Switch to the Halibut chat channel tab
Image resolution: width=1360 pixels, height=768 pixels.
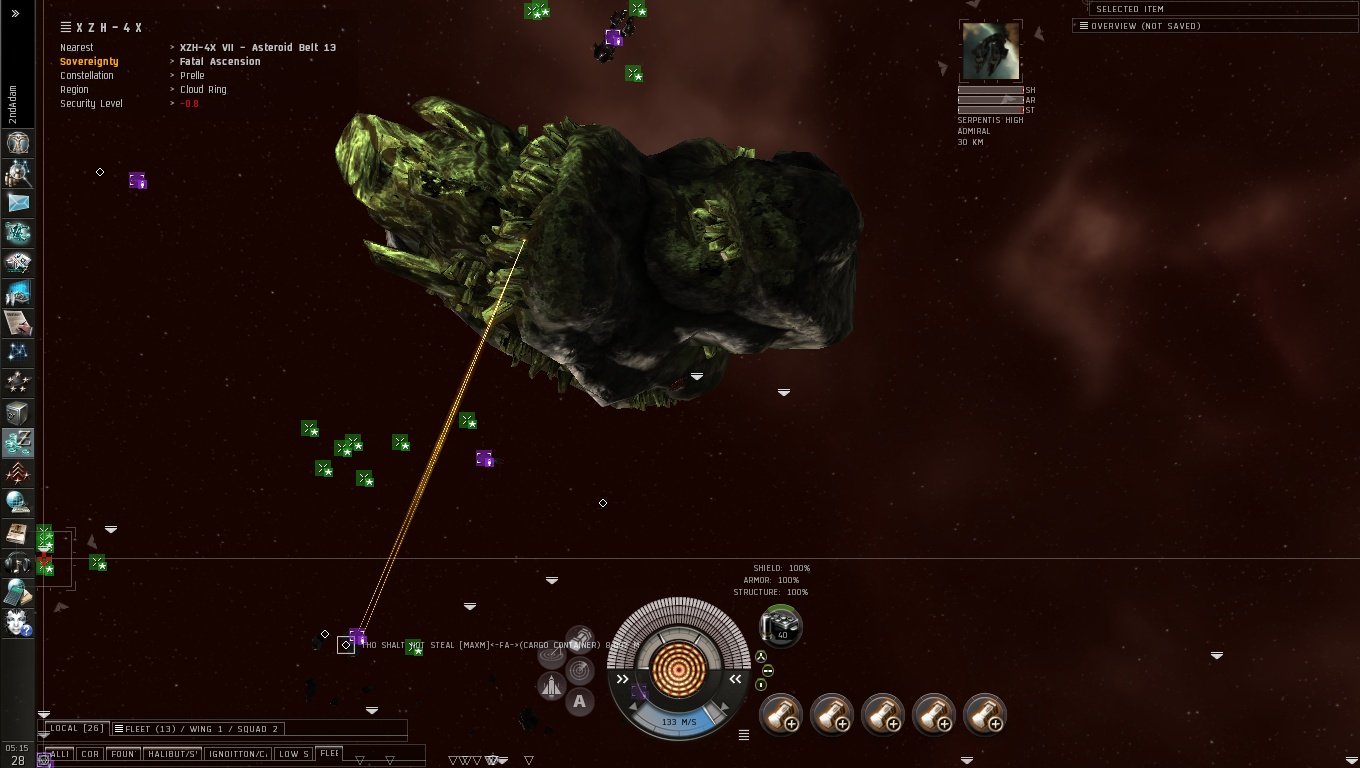pos(173,754)
